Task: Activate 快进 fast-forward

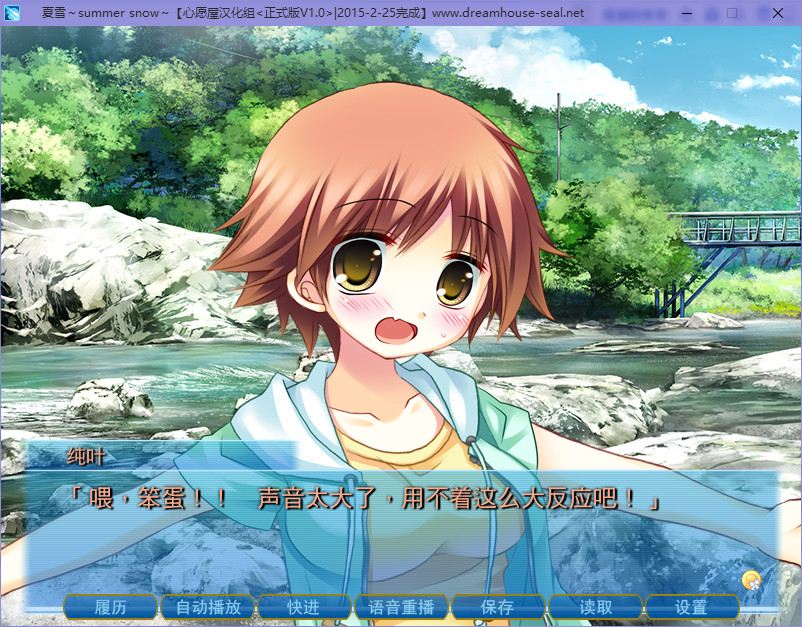Action: click(x=304, y=607)
